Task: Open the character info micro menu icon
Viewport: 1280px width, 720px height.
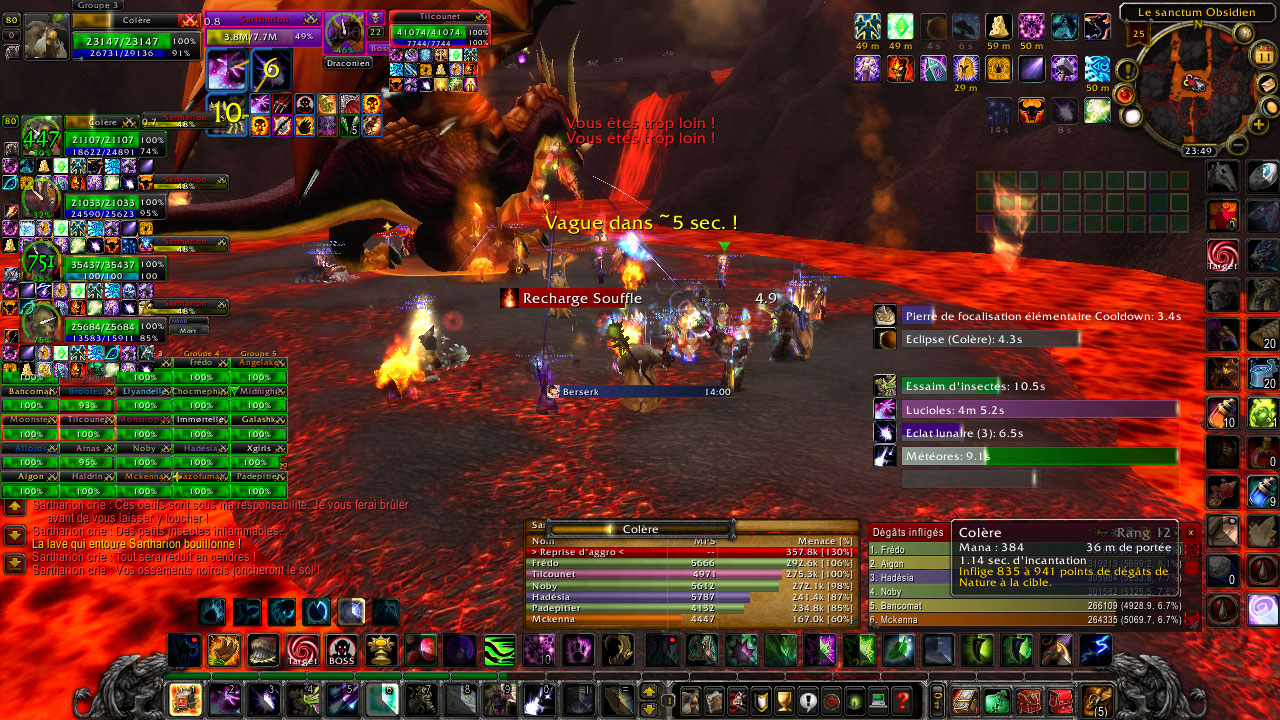Action: point(690,698)
